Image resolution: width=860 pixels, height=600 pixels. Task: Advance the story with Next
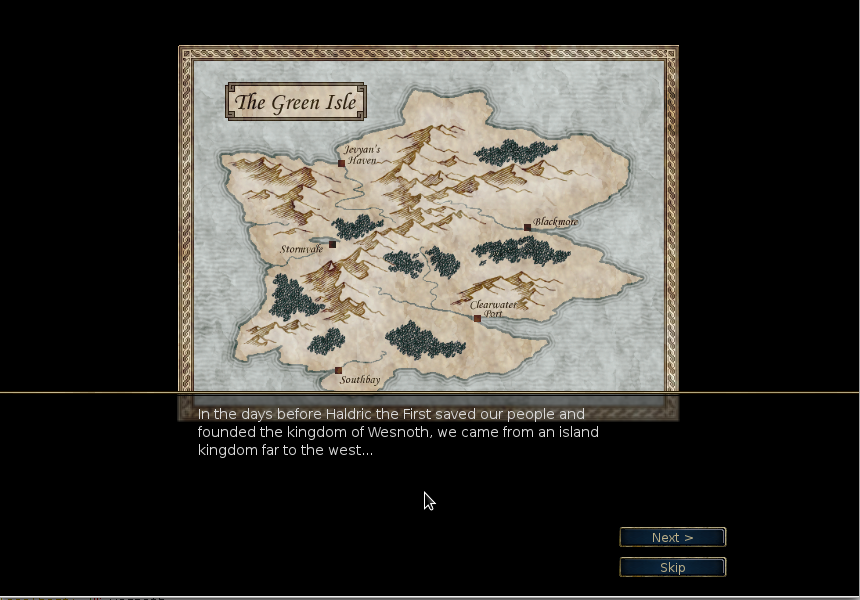[672, 538]
